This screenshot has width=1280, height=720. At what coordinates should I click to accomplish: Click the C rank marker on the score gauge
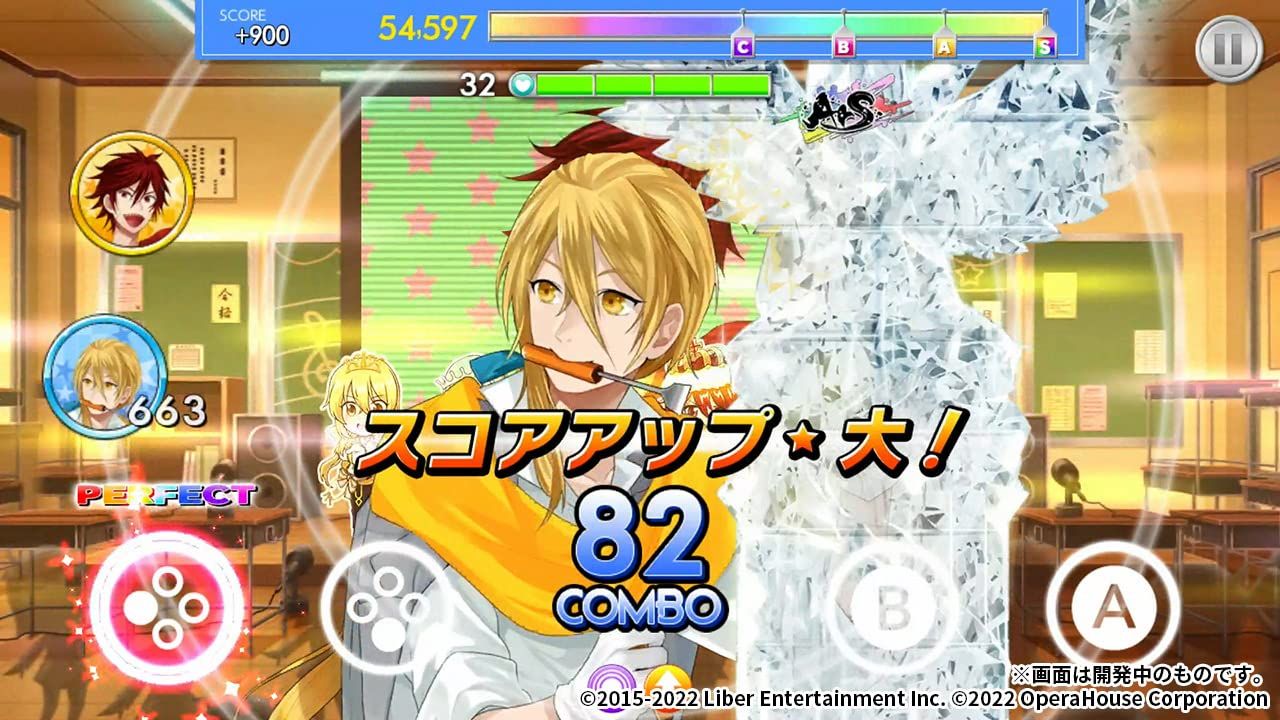coord(744,45)
